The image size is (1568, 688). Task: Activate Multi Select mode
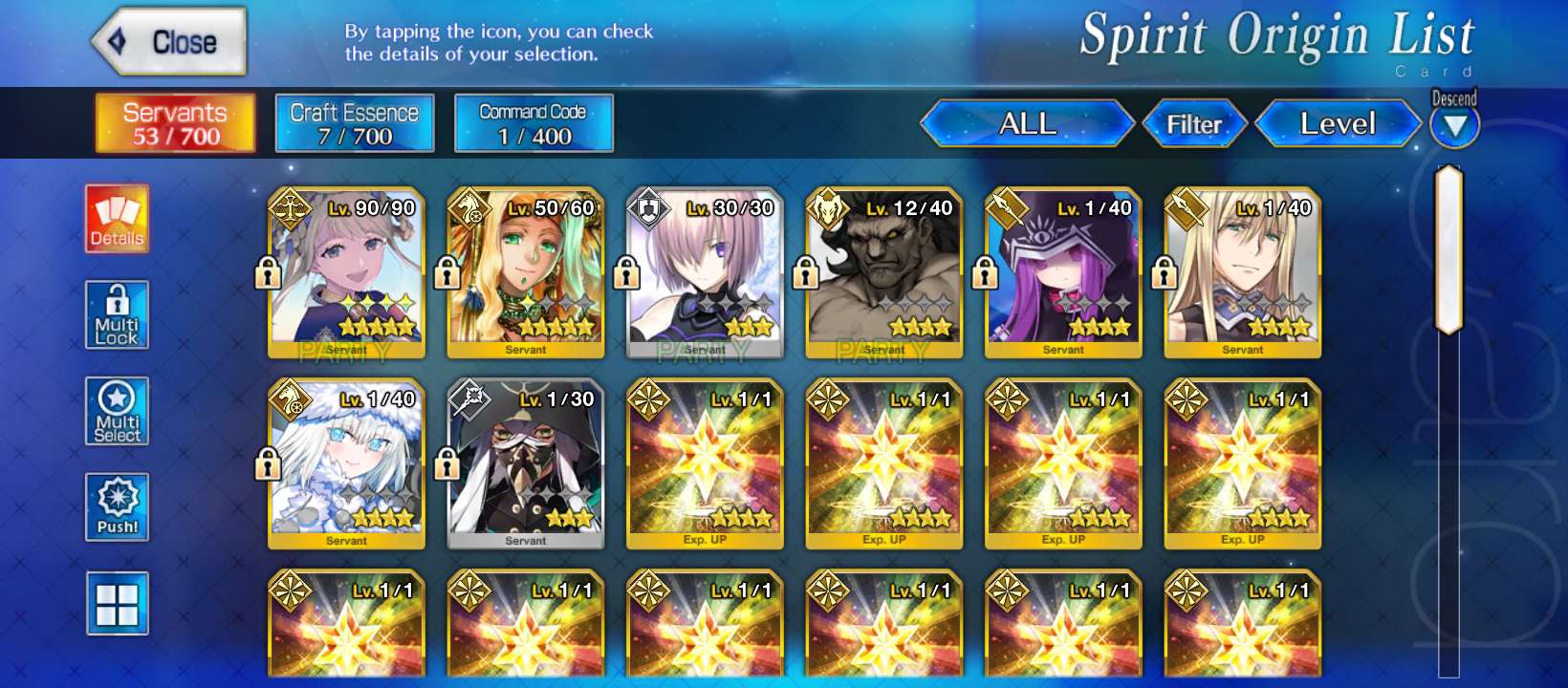pyautogui.click(x=117, y=411)
